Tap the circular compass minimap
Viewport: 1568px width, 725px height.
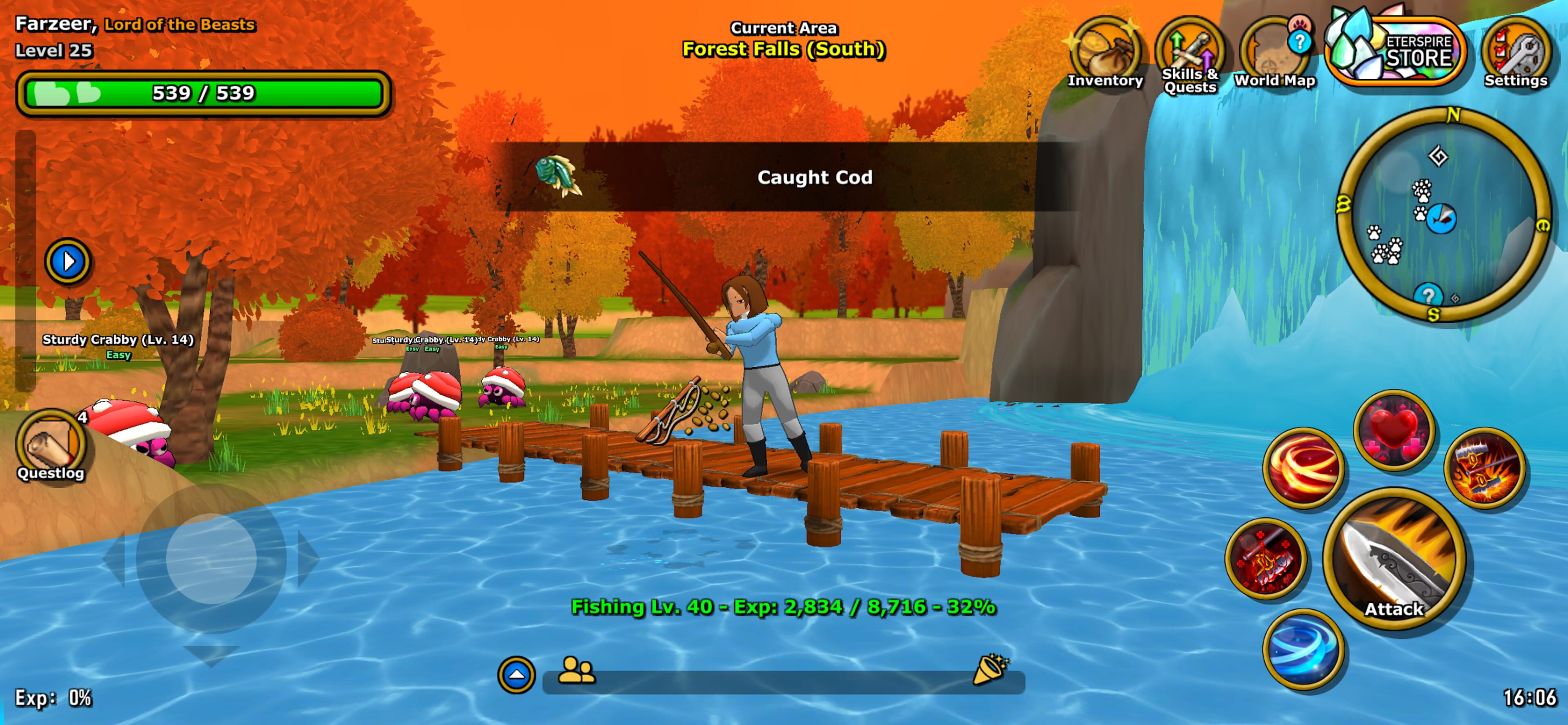pyautogui.click(x=1443, y=216)
